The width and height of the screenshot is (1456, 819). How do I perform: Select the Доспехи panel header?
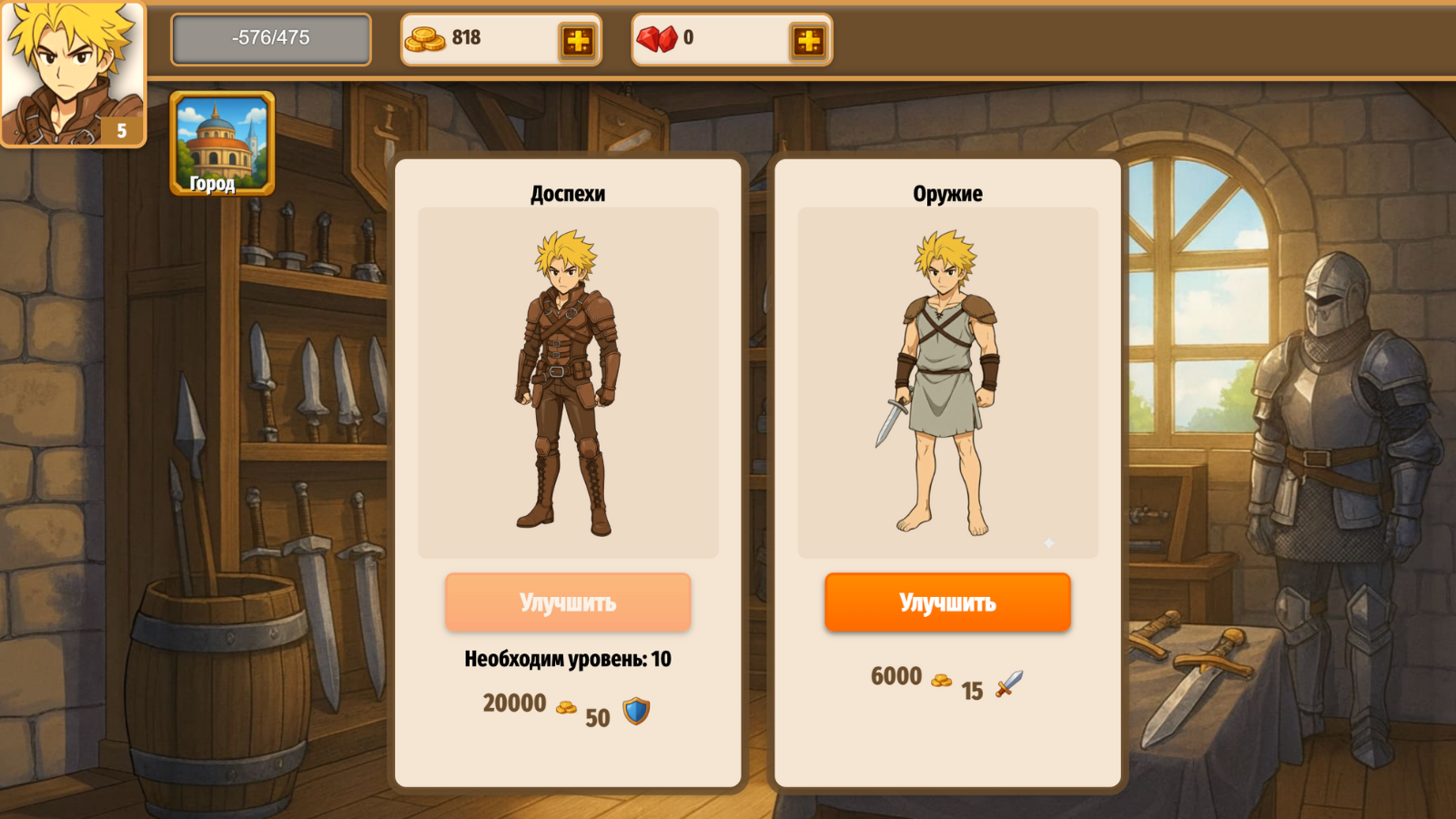point(567,193)
